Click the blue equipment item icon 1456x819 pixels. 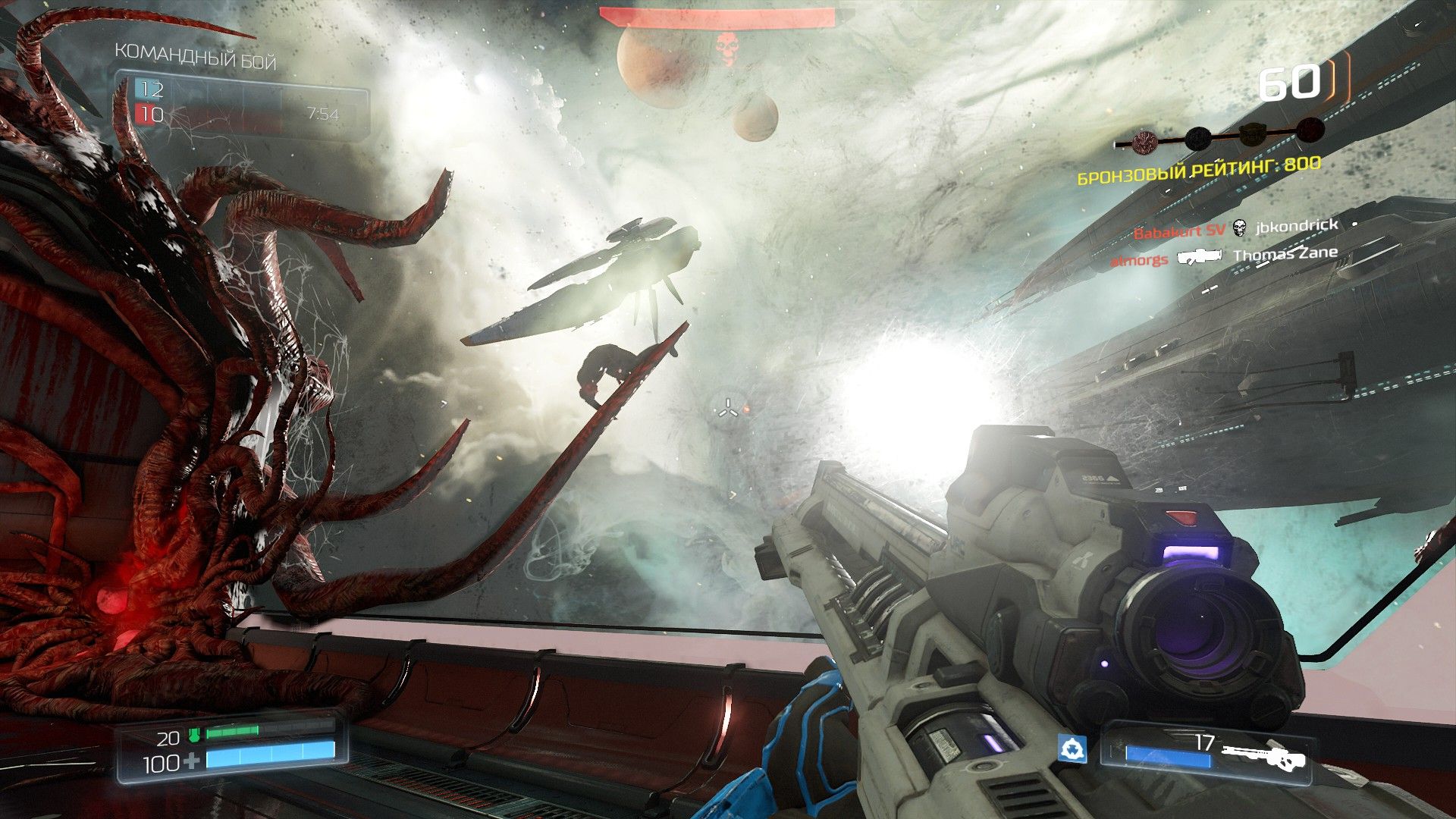pos(1072,749)
